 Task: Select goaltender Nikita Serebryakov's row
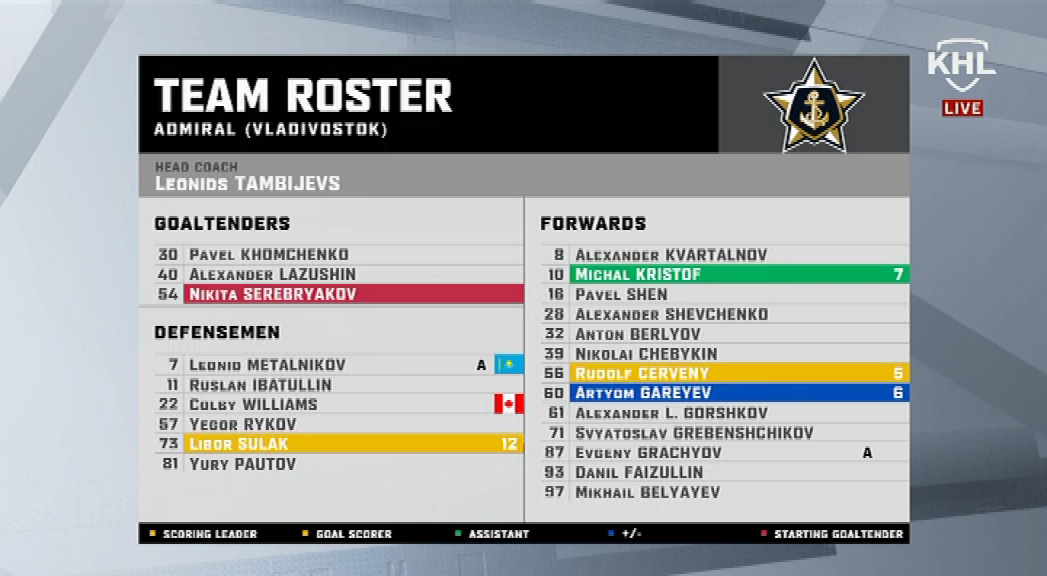pyautogui.click(x=340, y=294)
